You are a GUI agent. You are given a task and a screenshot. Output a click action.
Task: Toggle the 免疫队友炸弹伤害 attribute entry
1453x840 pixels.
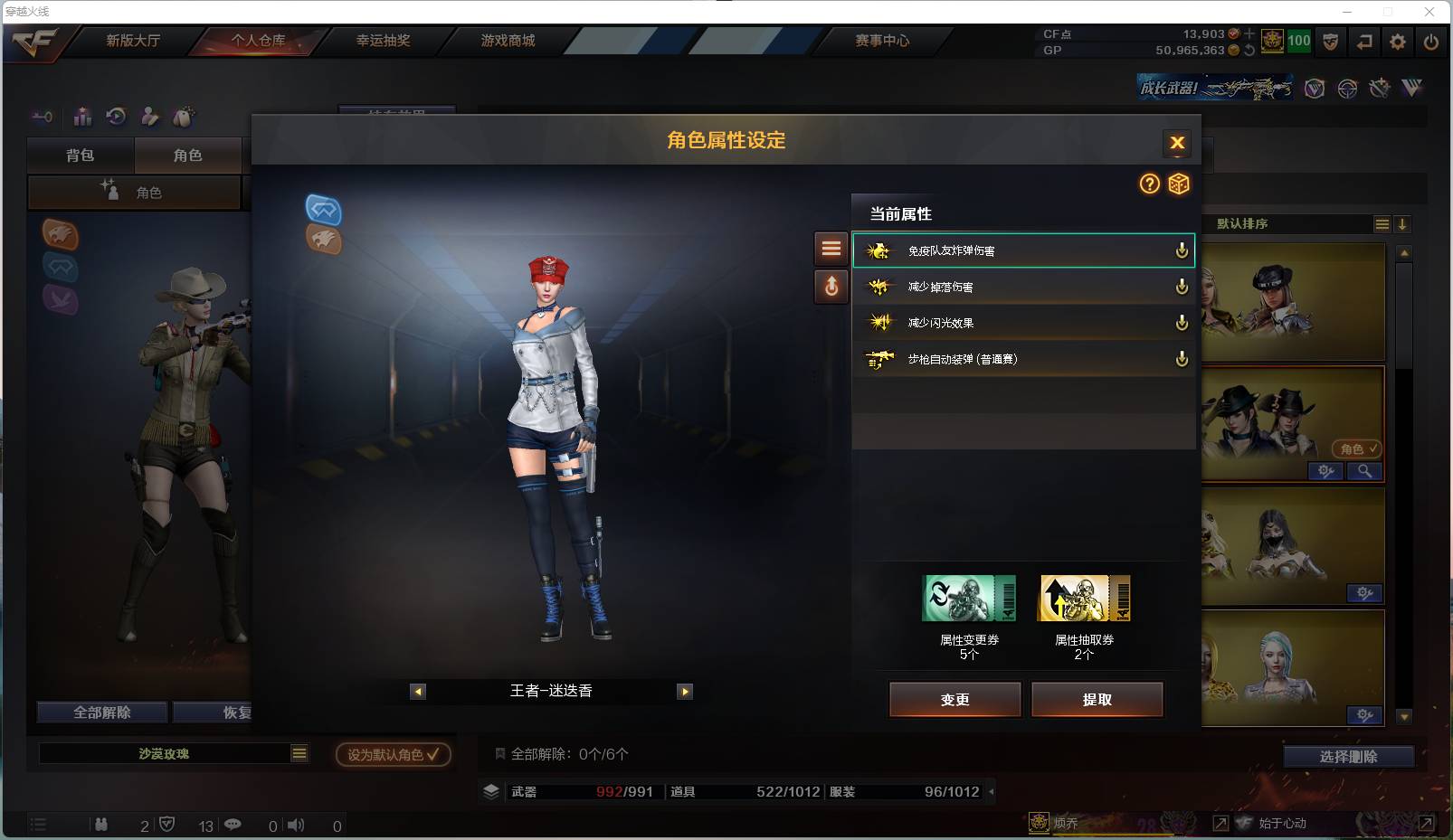click(1022, 250)
